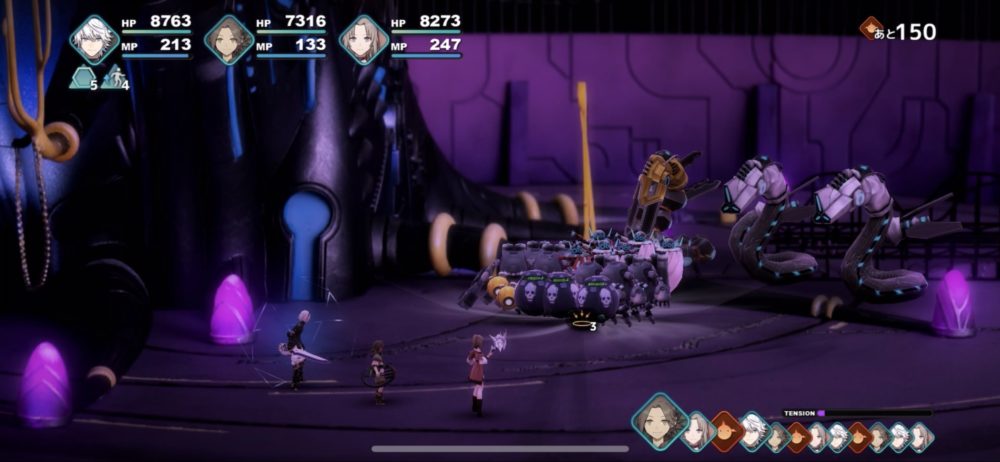Click the first red enemy turn-order icon
This screenshot has height=462, width=1000.
pos(726,432)
